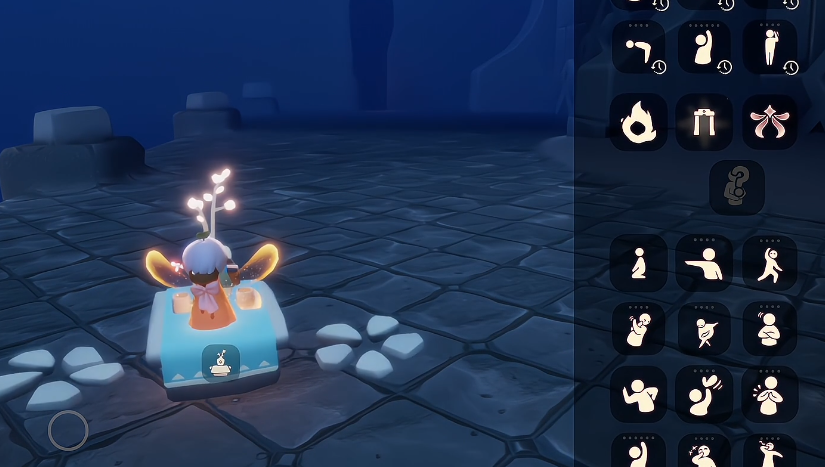The width and height of the screenshot is (825, 467).
Task: Open the pink winged star icon
Action: 770,123
